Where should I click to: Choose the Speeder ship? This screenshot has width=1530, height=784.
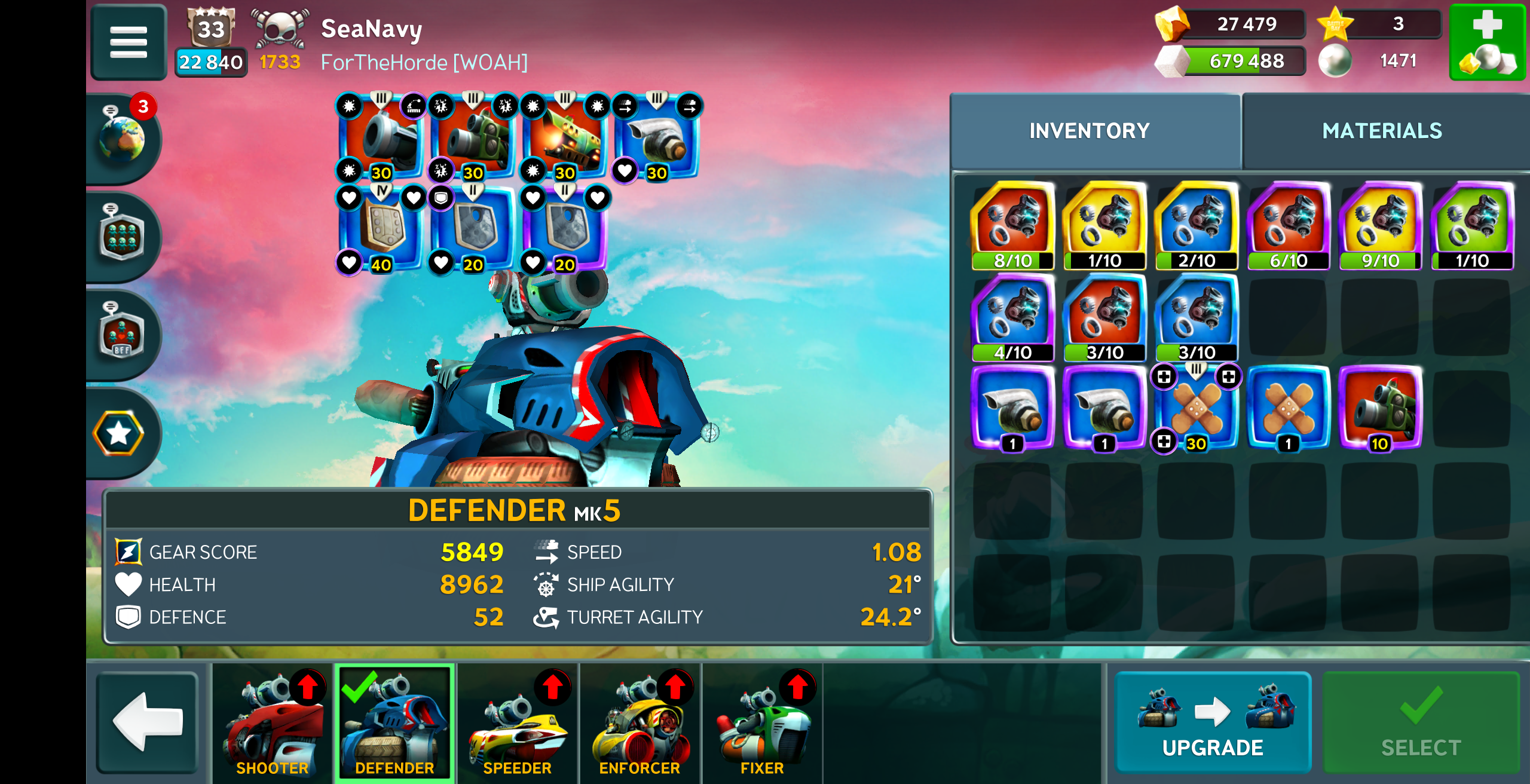518,722
